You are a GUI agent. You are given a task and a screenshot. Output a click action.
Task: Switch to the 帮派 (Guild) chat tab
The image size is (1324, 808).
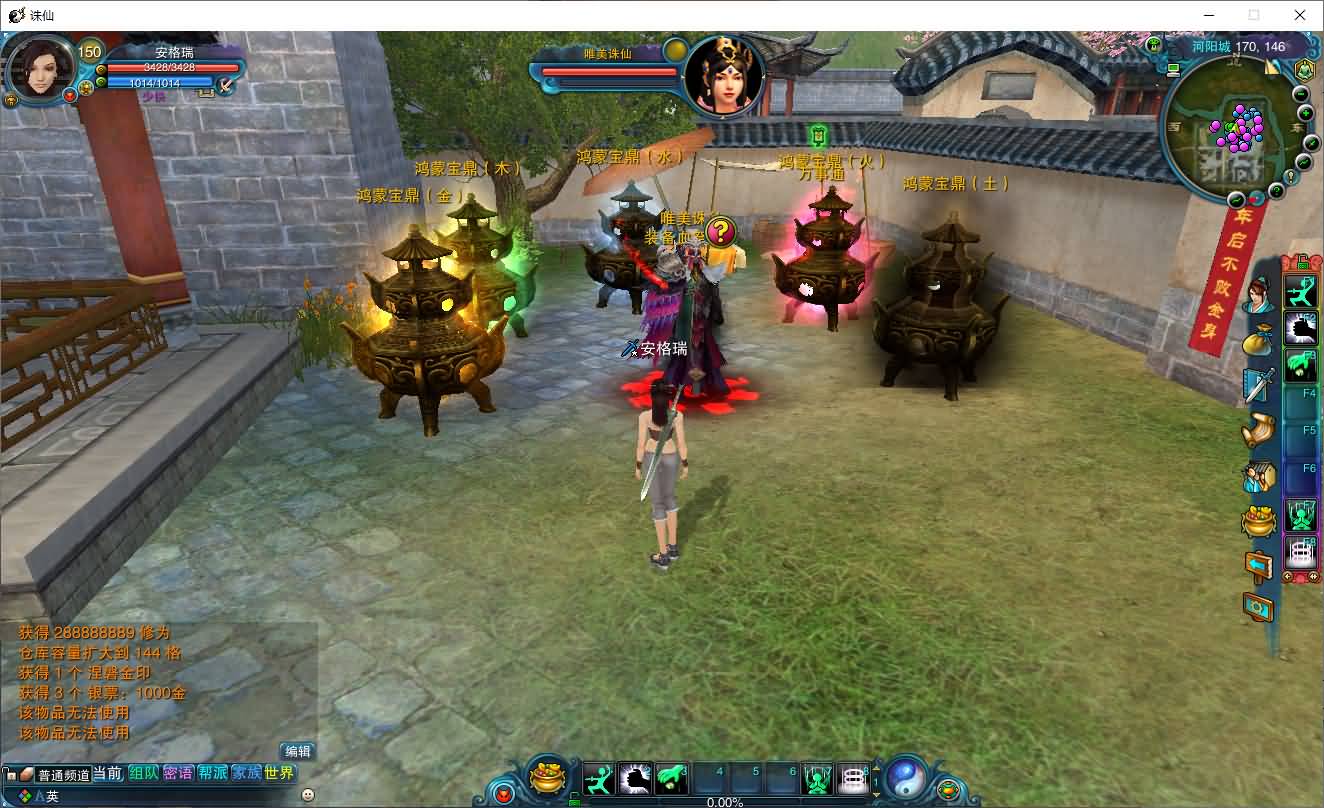click(212, 773)
